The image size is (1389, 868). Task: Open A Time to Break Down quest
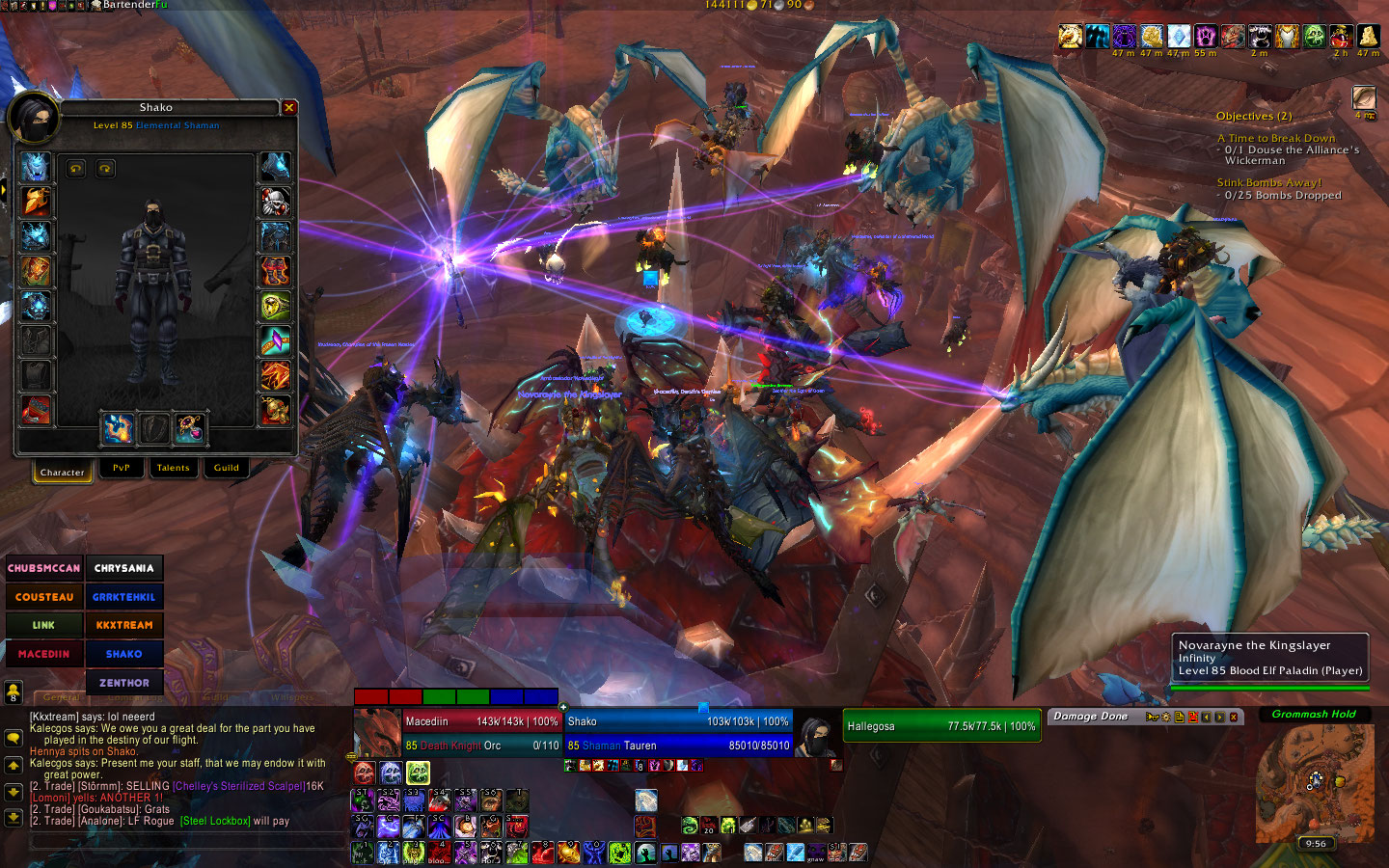coord(1276,138)
